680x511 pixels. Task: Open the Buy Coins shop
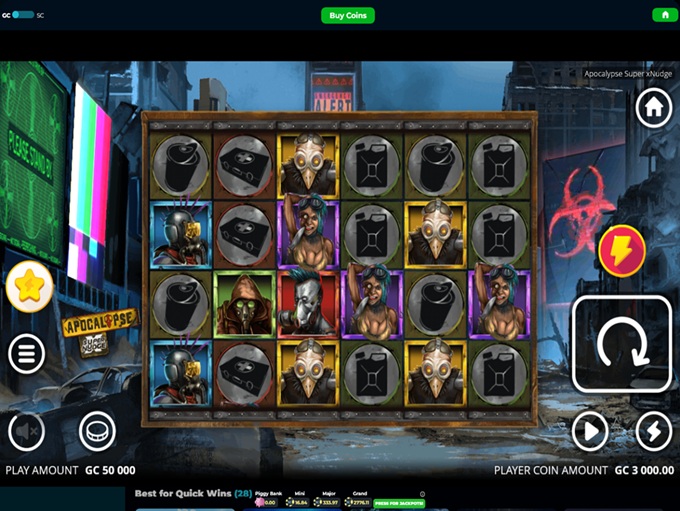pyautogui.click(x=348, y=15)
